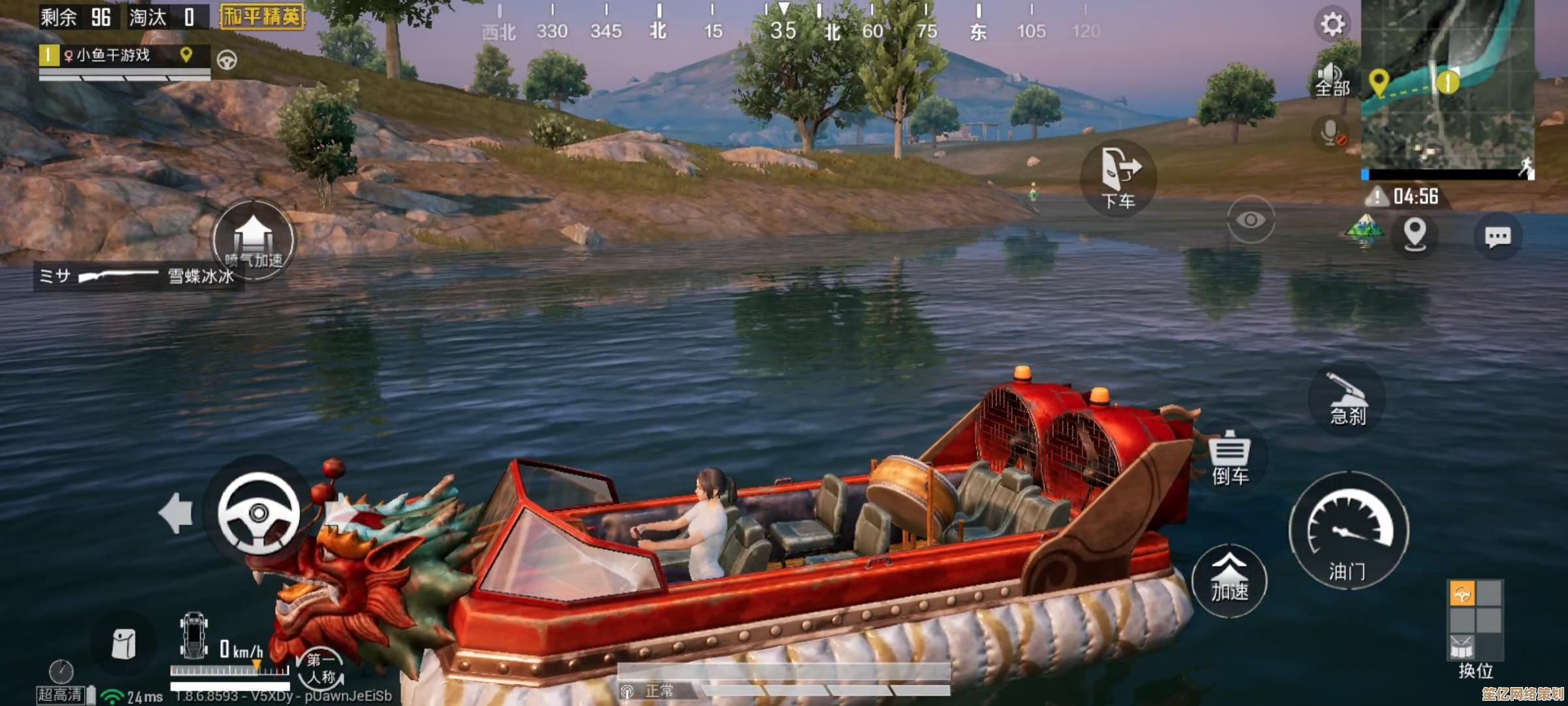This screenshot has height=706, width=1568.
Task: Open the quick chat message bubble
Action: click(1497, 236)
